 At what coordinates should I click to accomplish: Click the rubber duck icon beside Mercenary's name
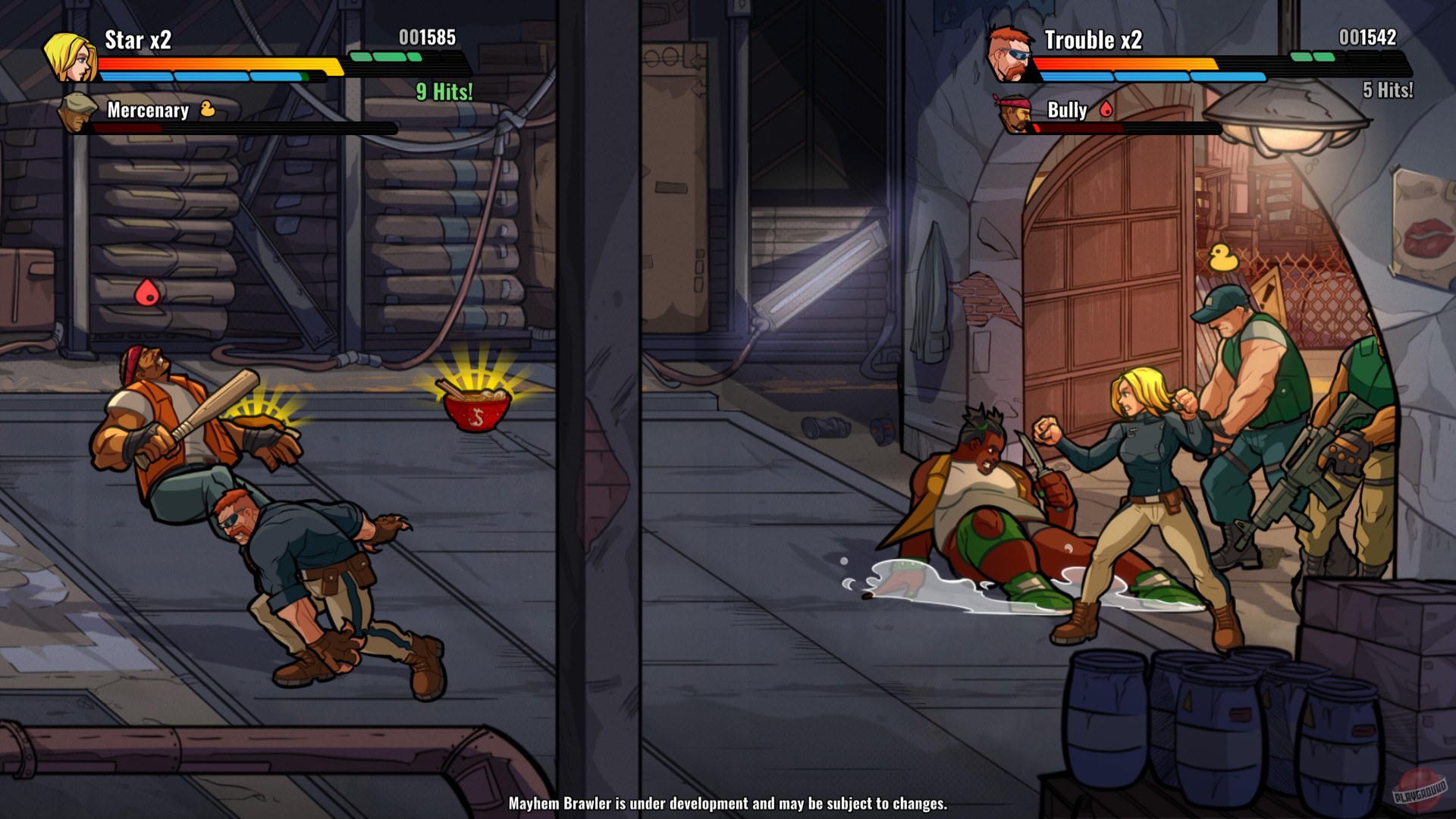[x=209, y=111]
